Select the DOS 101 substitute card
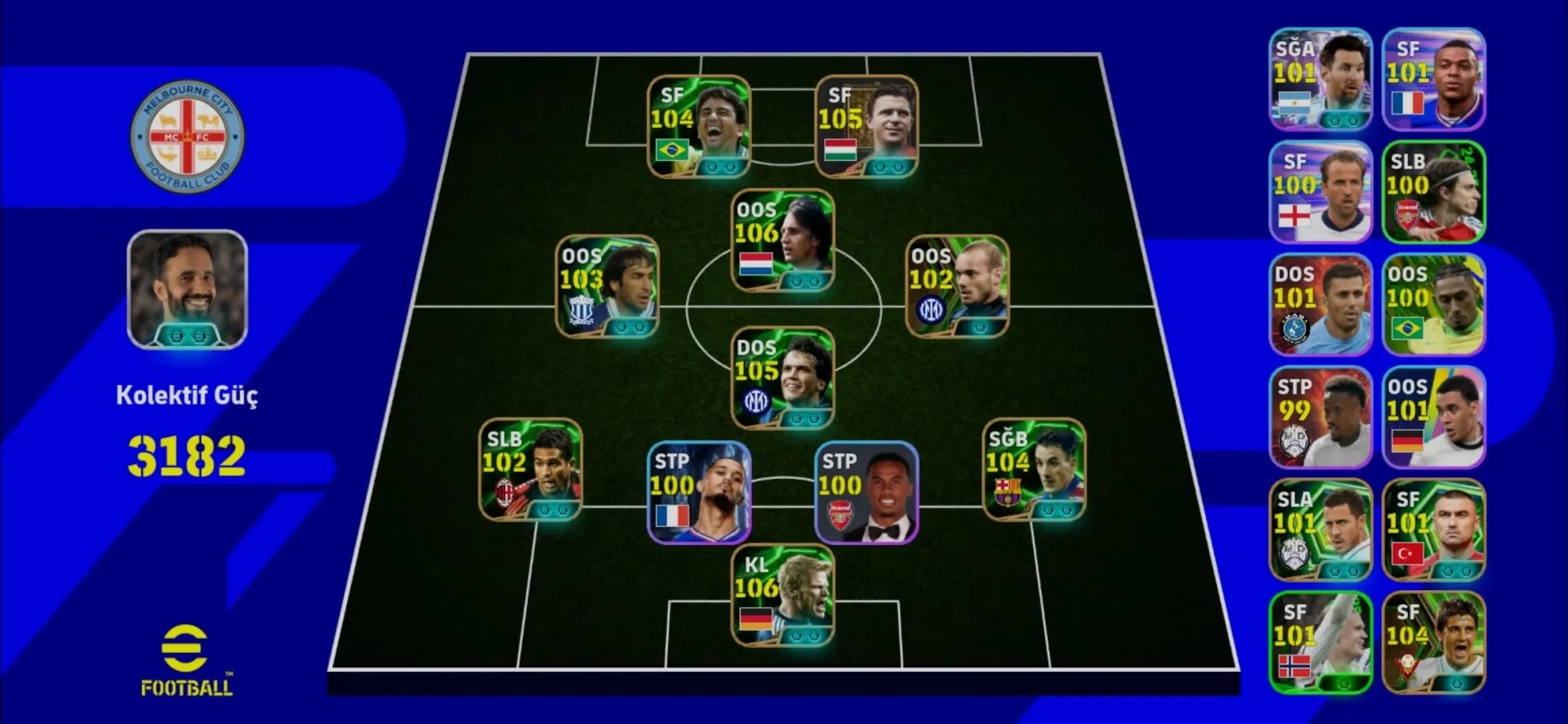Viewport: 1568px width, 724px height. (1321, 305)
